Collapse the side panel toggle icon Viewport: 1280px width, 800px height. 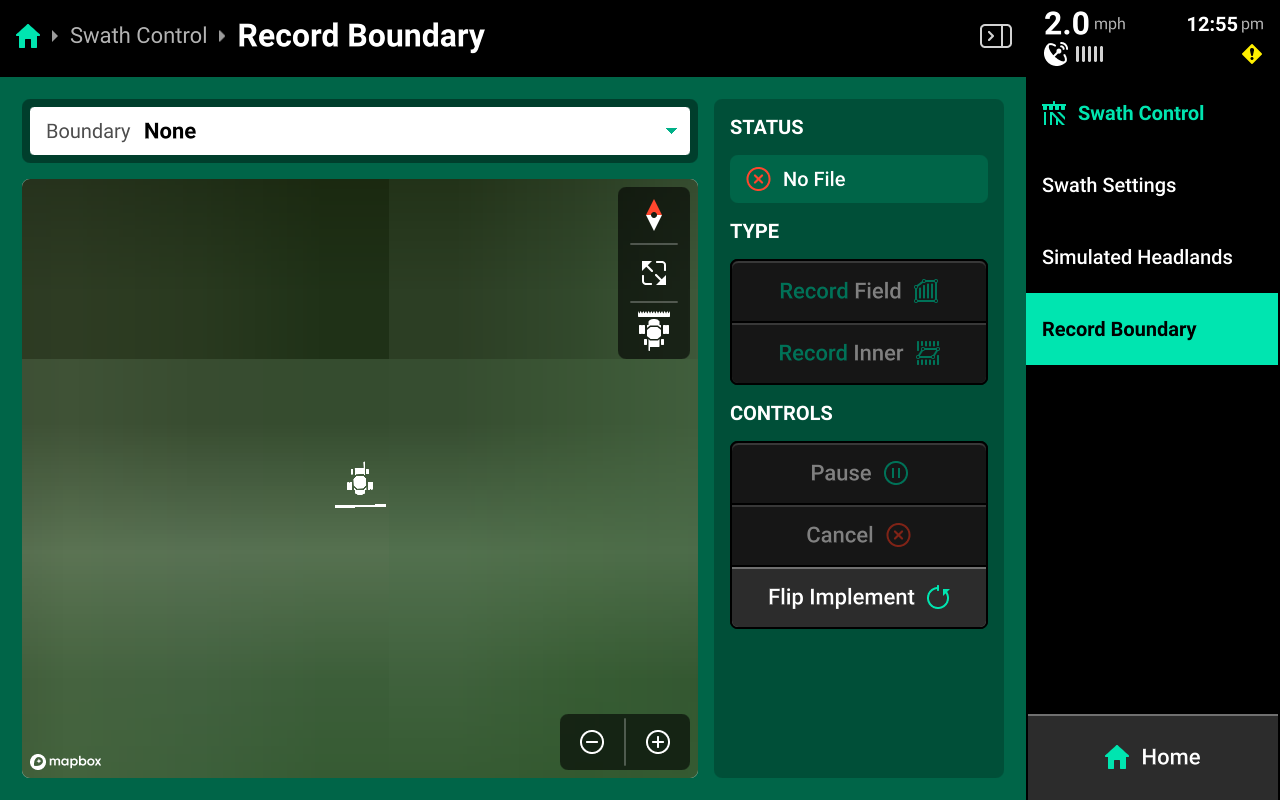[995, 36]
